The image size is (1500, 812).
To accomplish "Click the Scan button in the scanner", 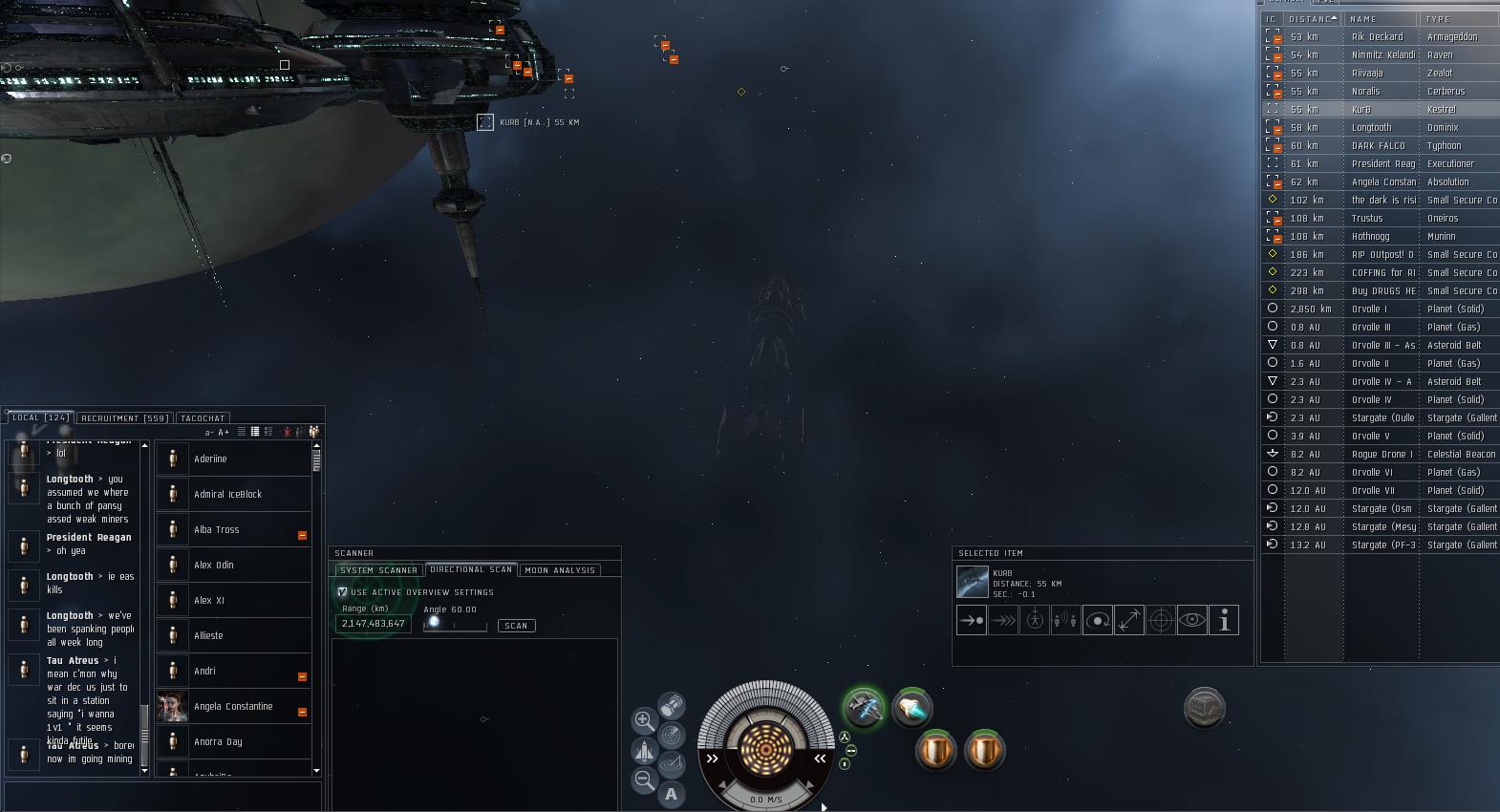I will tap(516, 626).
